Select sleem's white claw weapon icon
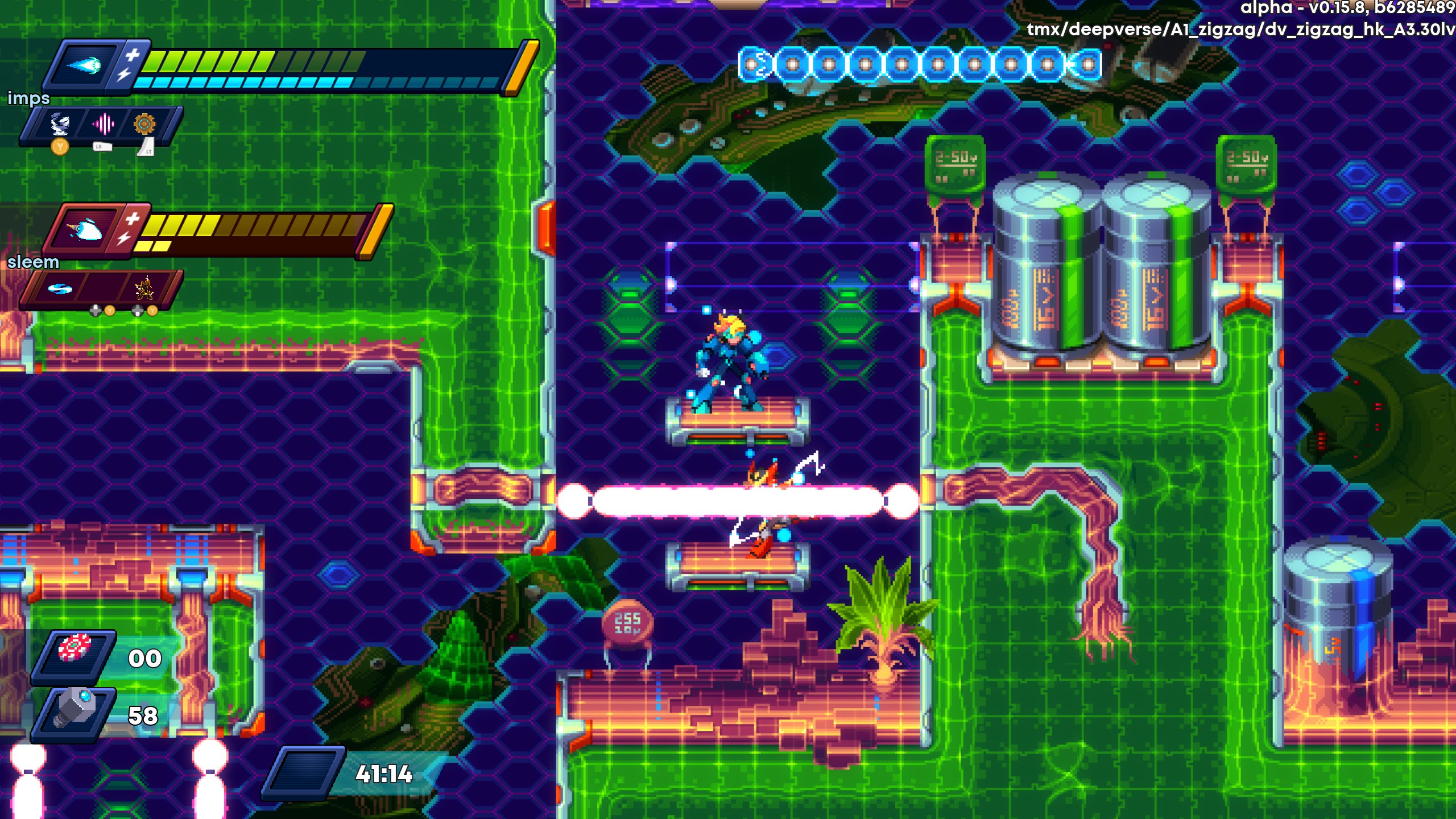1456x819 pixels. coord(83,229)
